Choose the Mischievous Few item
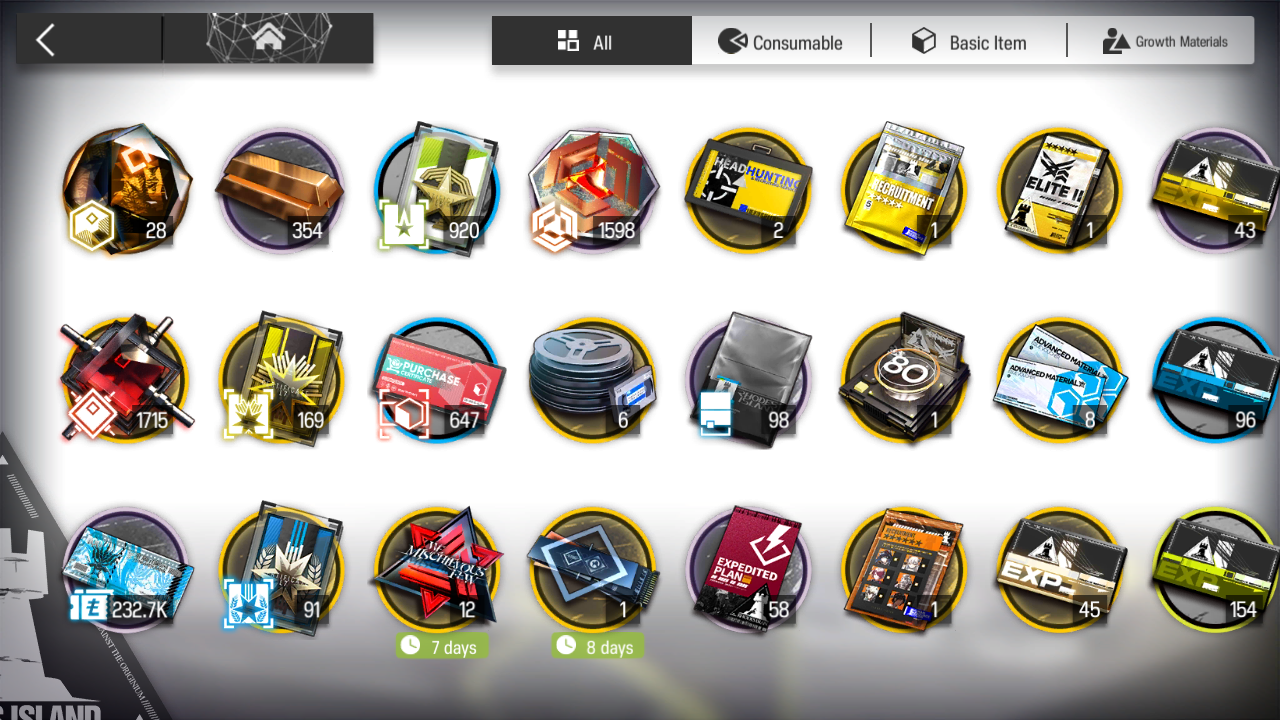 coord(437,570)
